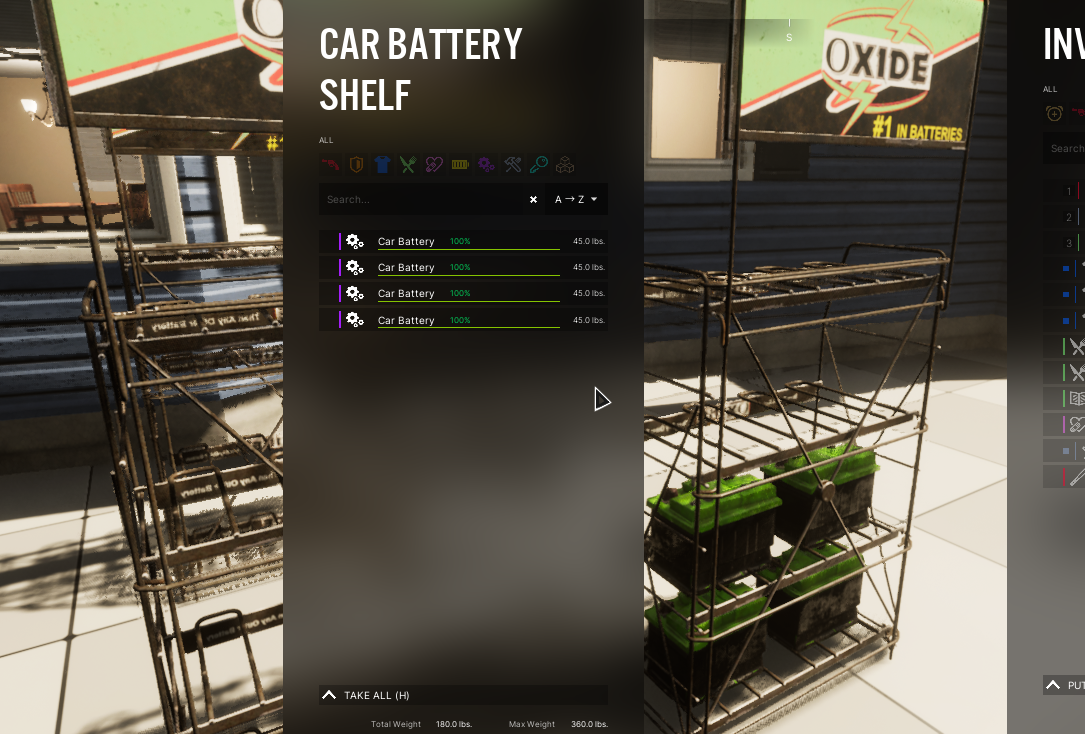Image resolution: width=1085 pixels, height=734 pixels.
Task: Select inventory quick slot row 2
Action: pos(1069,217)
